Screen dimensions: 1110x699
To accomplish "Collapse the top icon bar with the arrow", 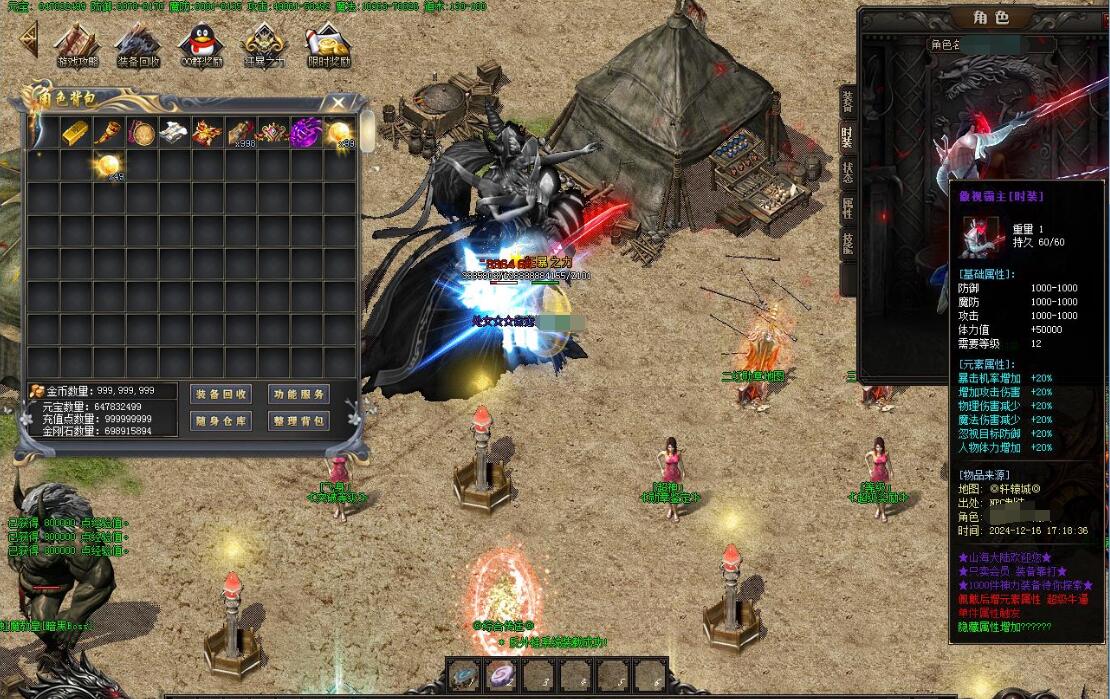I will 30,40.
